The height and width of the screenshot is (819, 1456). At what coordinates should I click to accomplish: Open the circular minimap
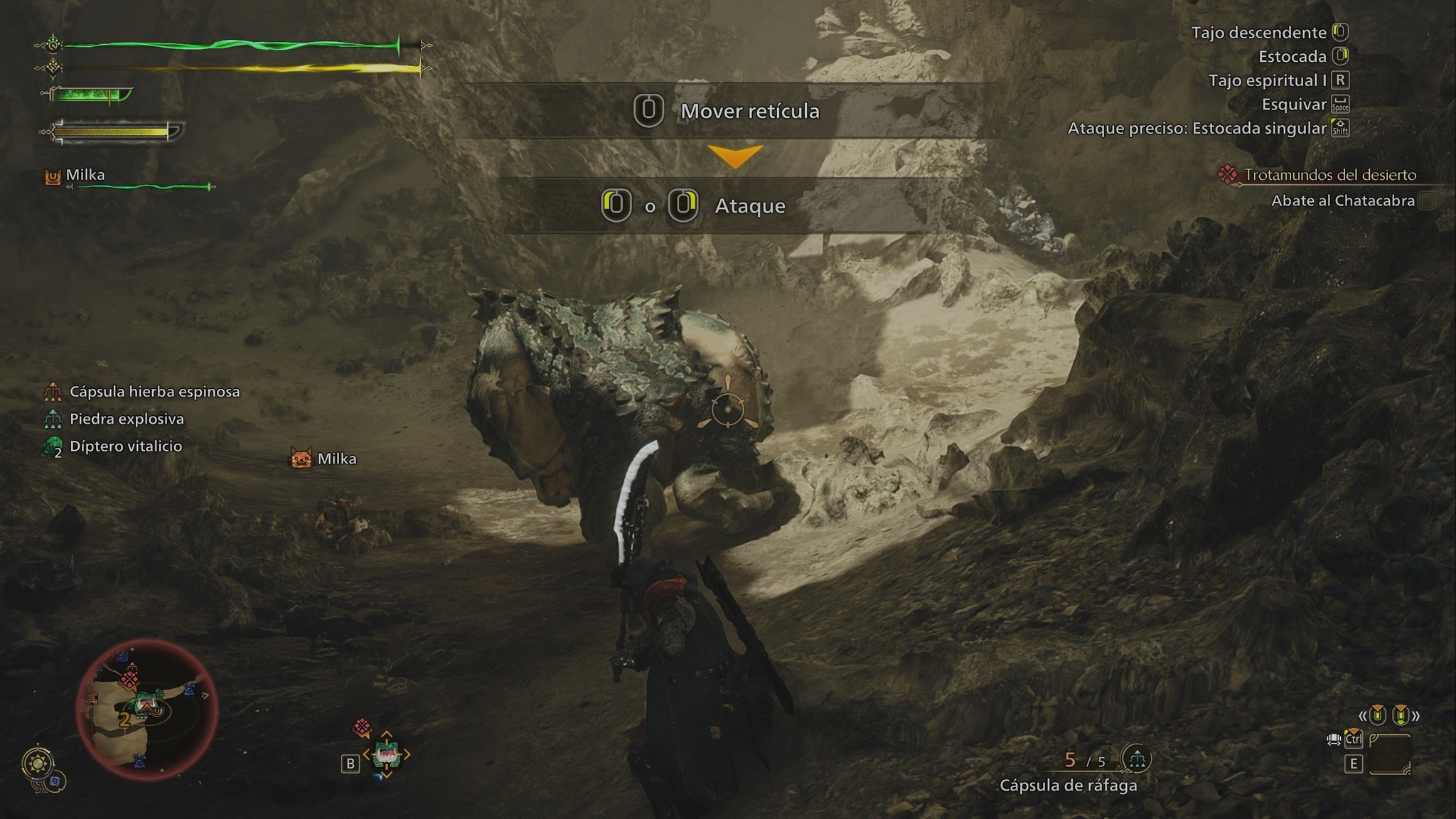pos(146,710)
